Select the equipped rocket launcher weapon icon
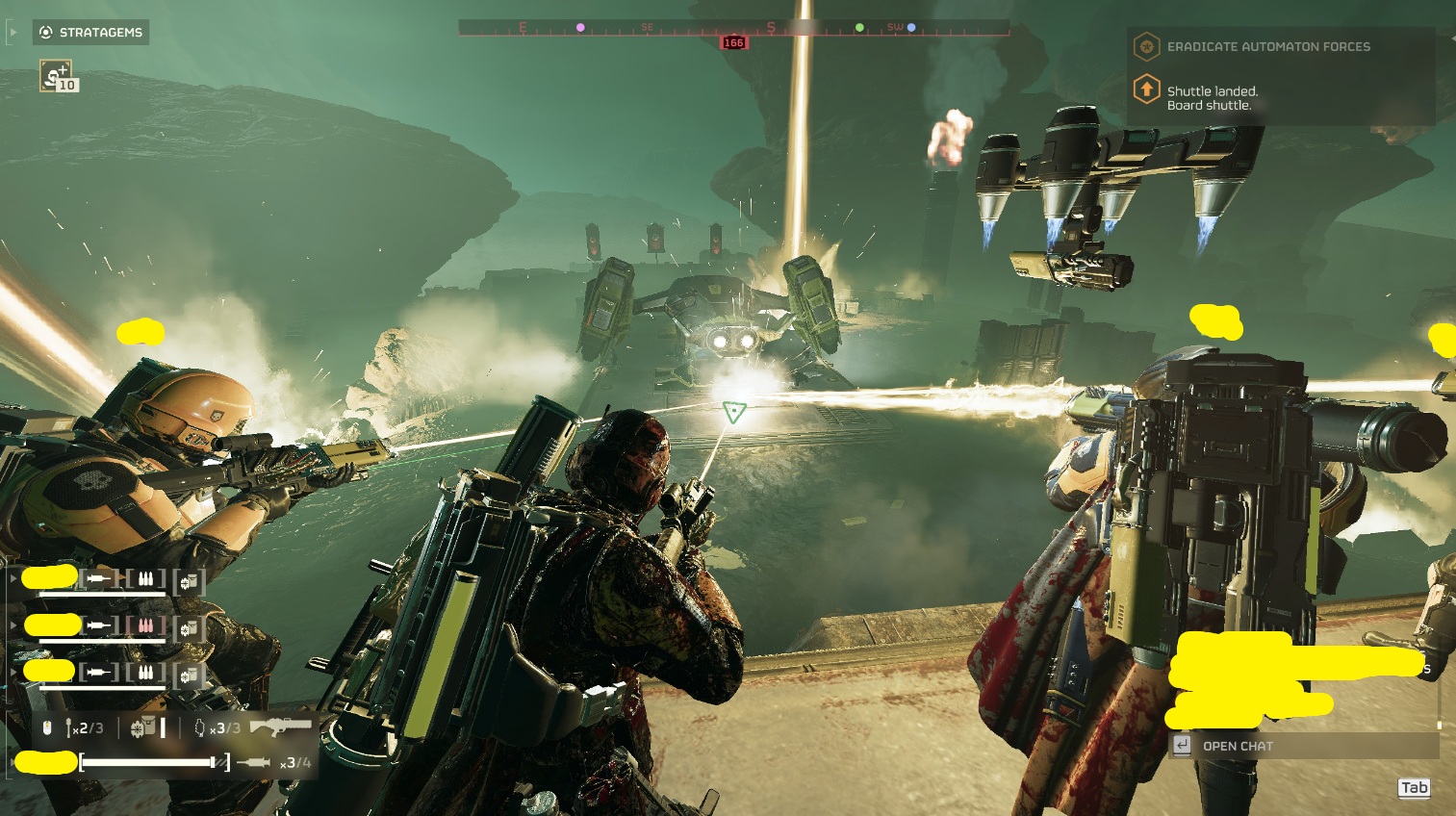The image size is (1456, 816). click(280, 727)
